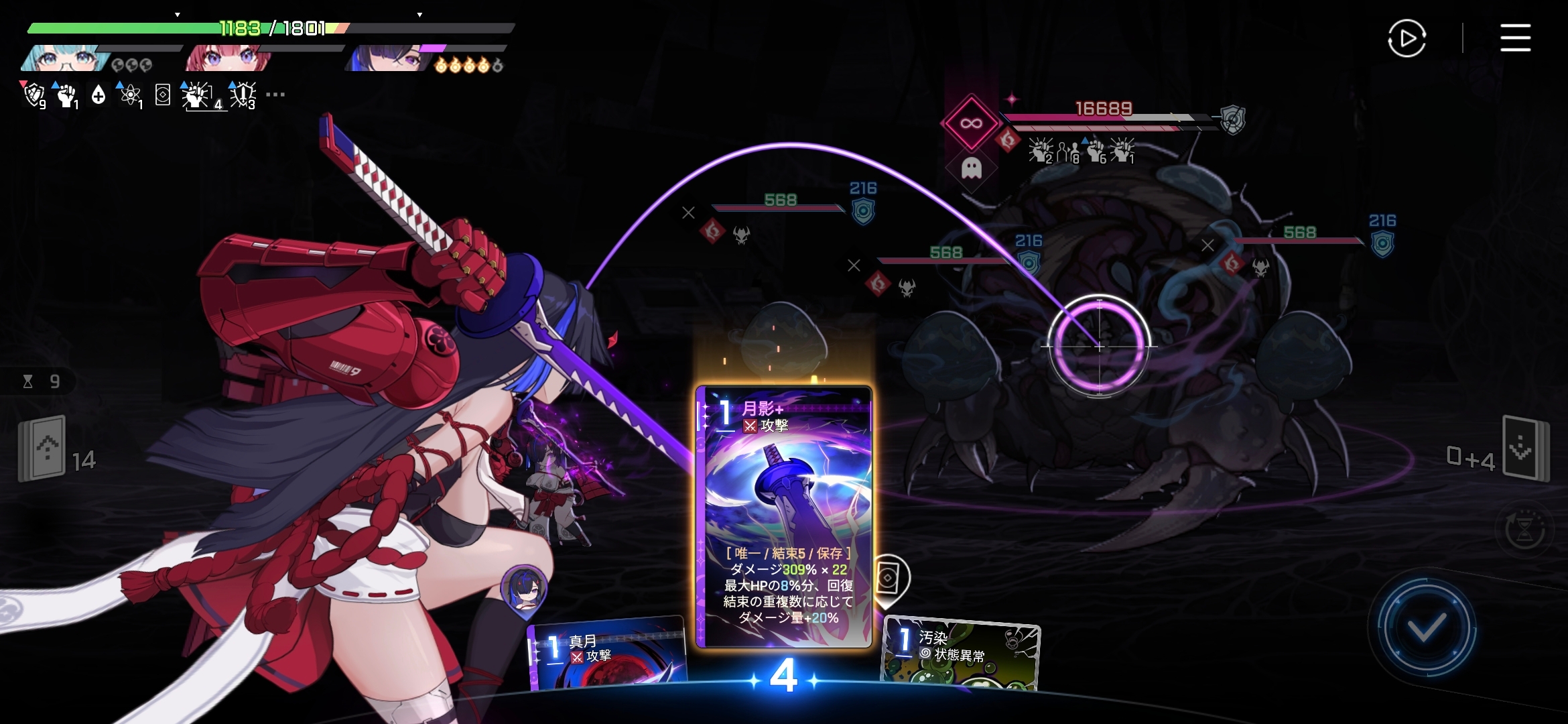Toggle the auto-play battle button
The image size is (1568, 724).
click(x=1407, y=38)
